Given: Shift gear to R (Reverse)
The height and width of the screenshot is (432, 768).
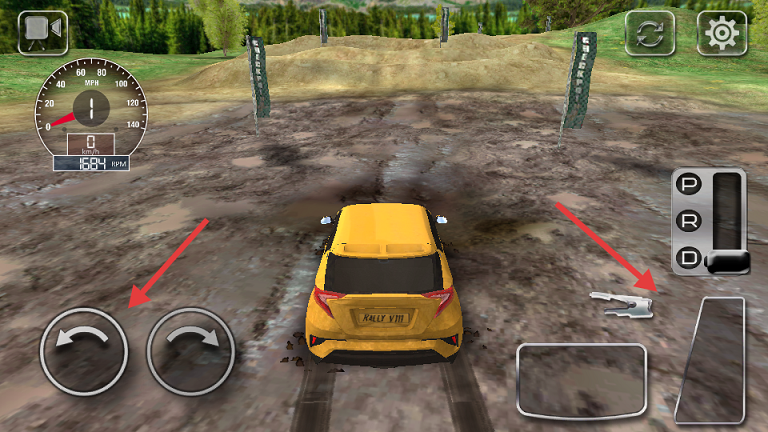Looking at the screenshot, I should click(x=689, y=220).
